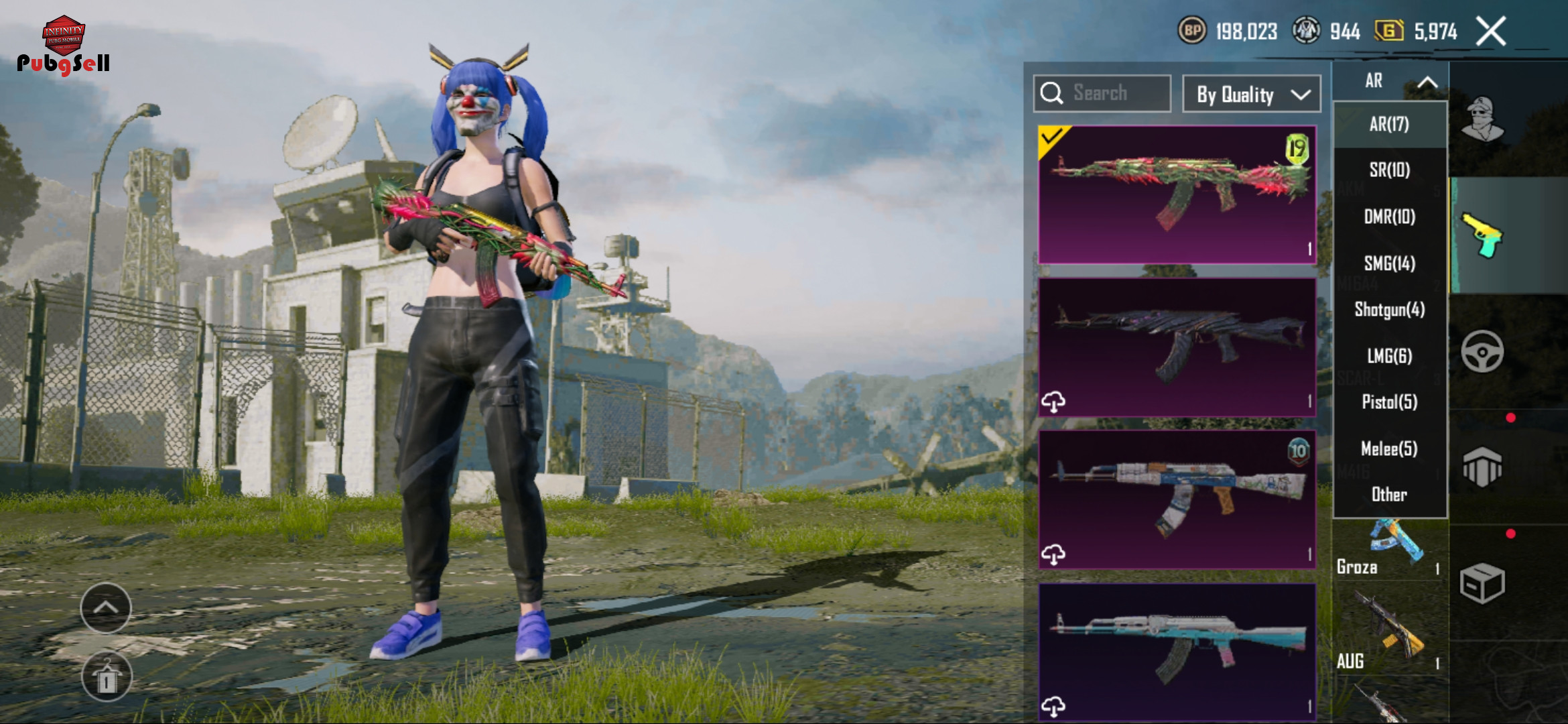Open the By Quality sort dropdown
The height and width of the screenshot is (724, 1568).
(x=1251, y=95)
